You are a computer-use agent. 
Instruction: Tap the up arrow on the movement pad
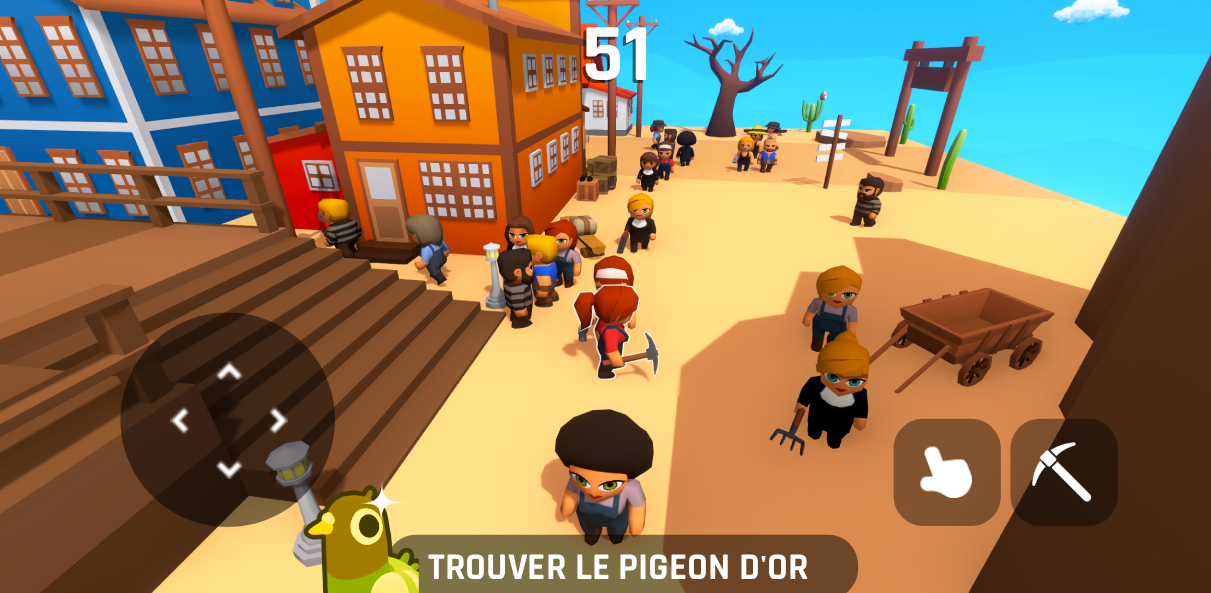pyautogui.click(x=229, y=372)
